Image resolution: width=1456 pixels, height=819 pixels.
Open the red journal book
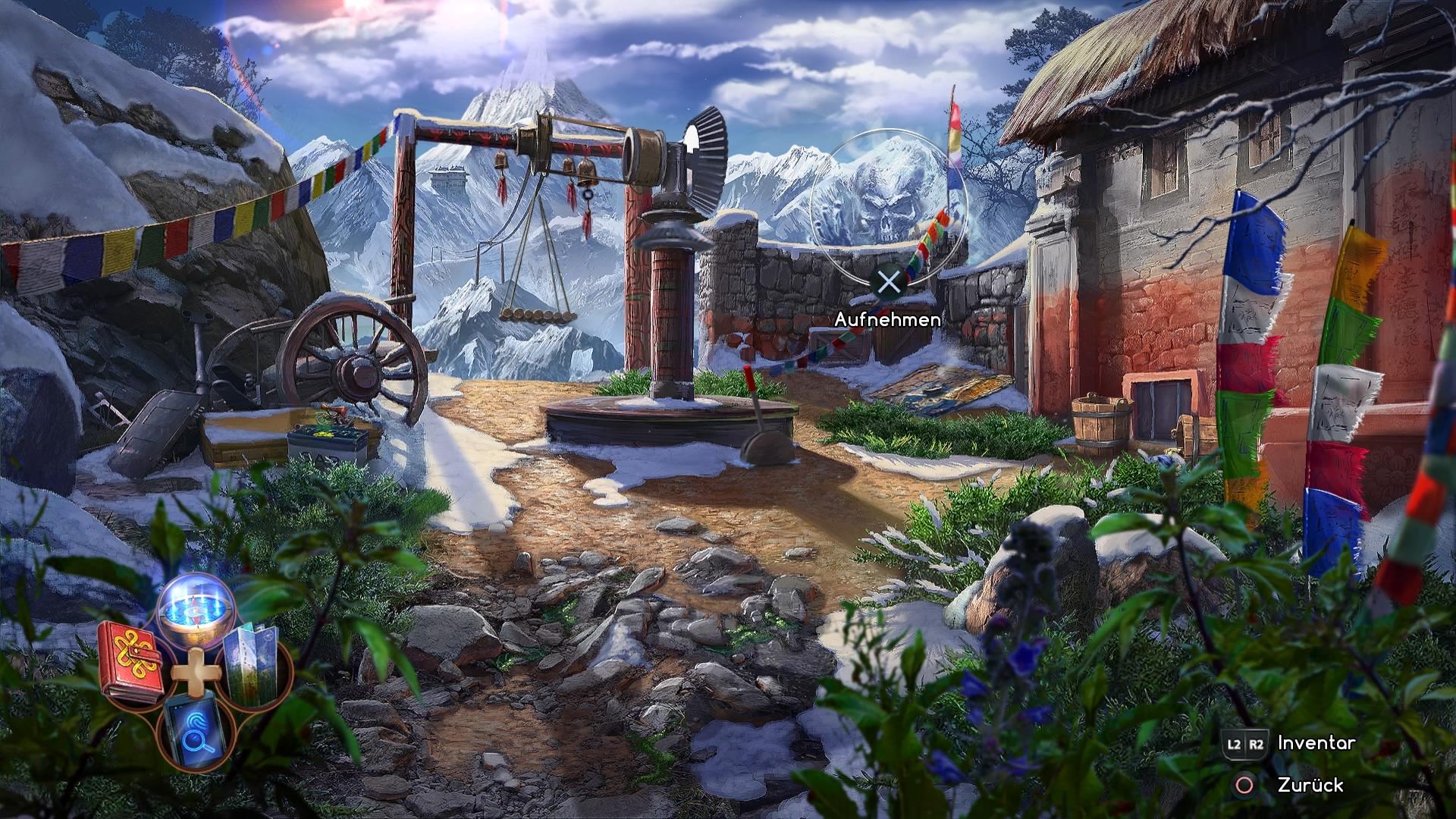tap(132, 662)
